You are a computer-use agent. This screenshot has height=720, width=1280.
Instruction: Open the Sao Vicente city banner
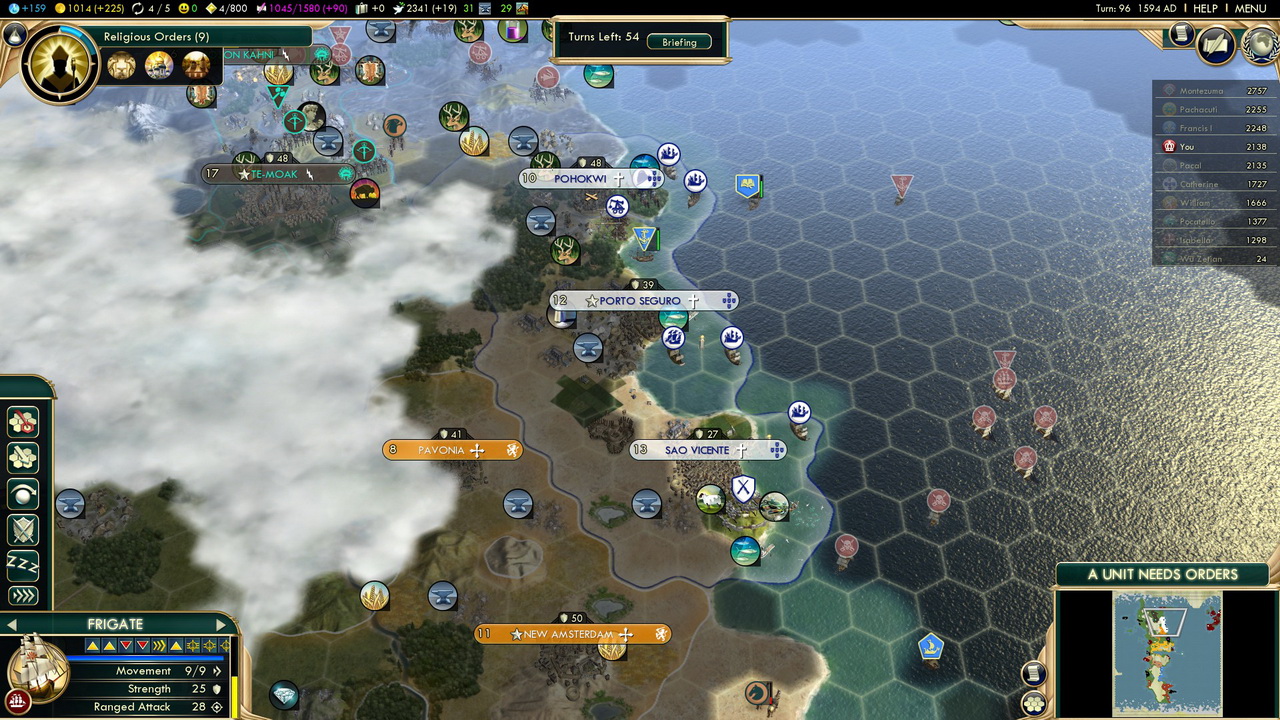click(698, 450)
